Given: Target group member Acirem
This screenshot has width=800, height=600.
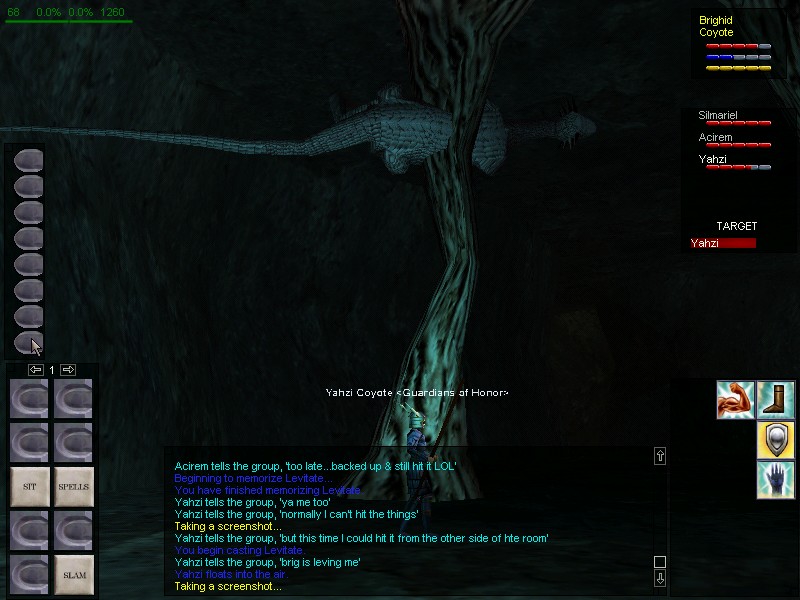Looking at the screenshot, I should (x=716, y=138).
